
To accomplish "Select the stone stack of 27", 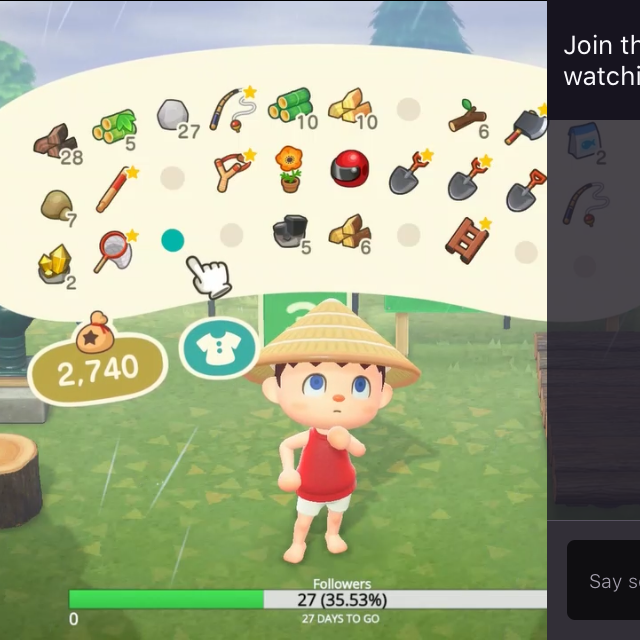I will (174, 115).
